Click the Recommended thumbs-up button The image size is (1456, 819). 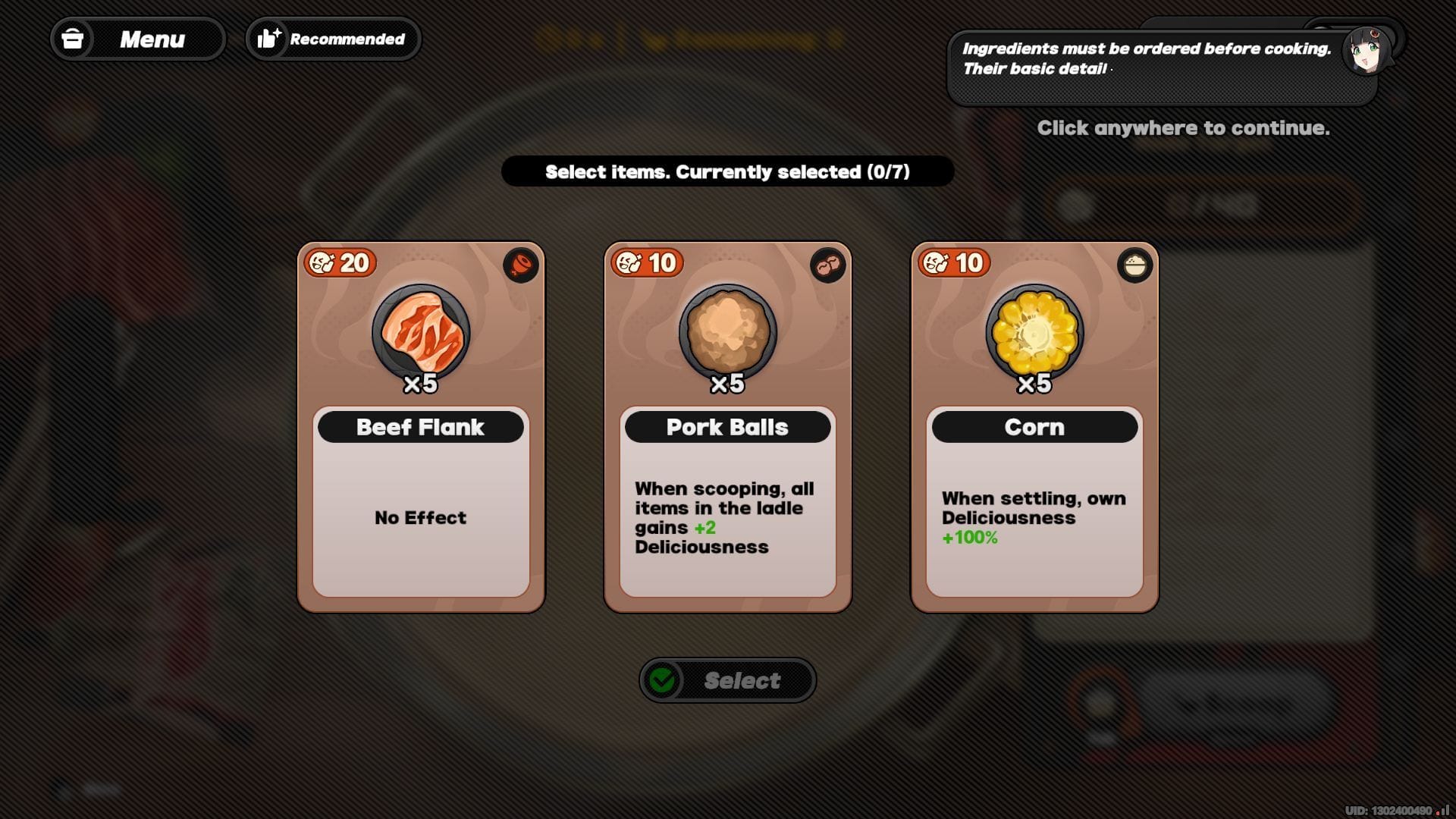coord(333,39)
